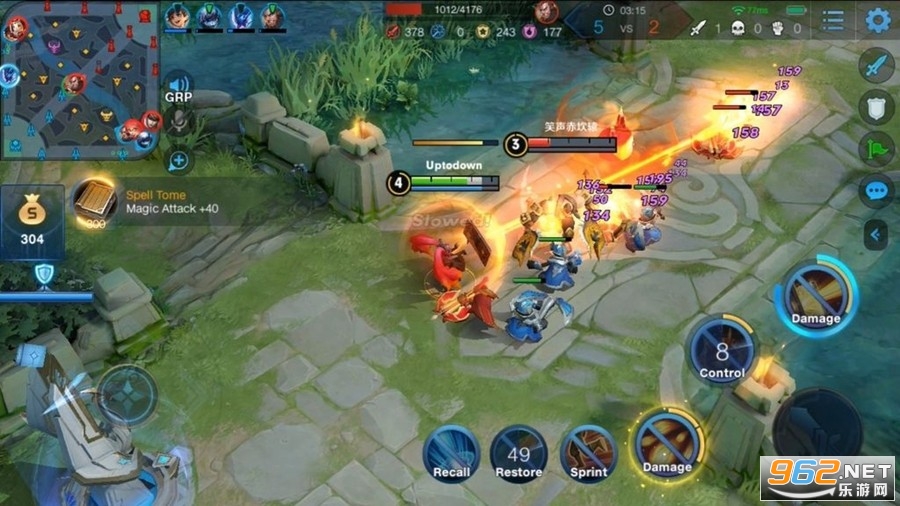Screen dimensions: 900x506
Task: Open the shop with 304 gold
Action: [32, 222]
